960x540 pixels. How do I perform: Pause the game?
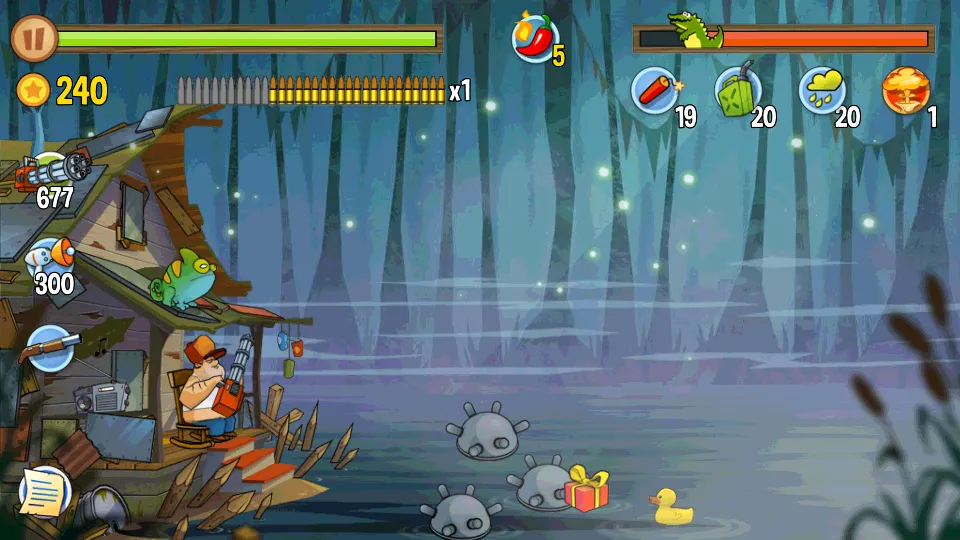(x=35, y=39)
